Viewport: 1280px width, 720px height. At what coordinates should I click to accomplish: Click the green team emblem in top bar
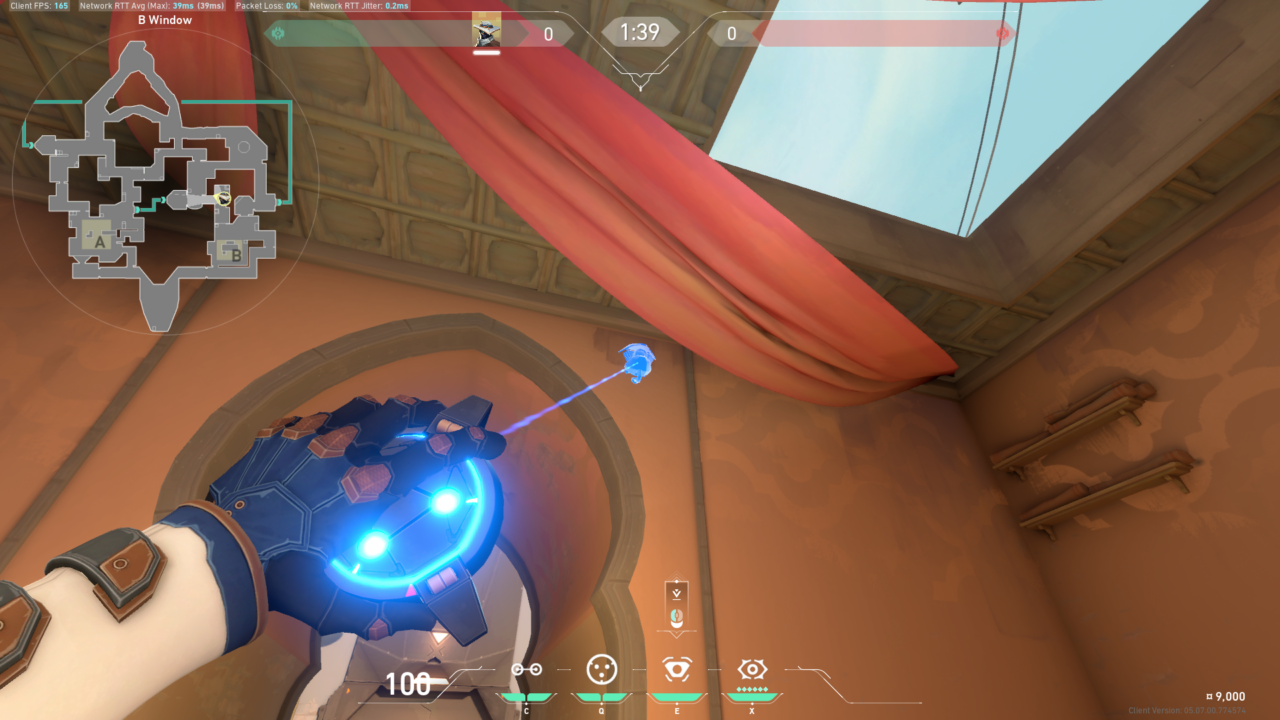click(278, 34)
